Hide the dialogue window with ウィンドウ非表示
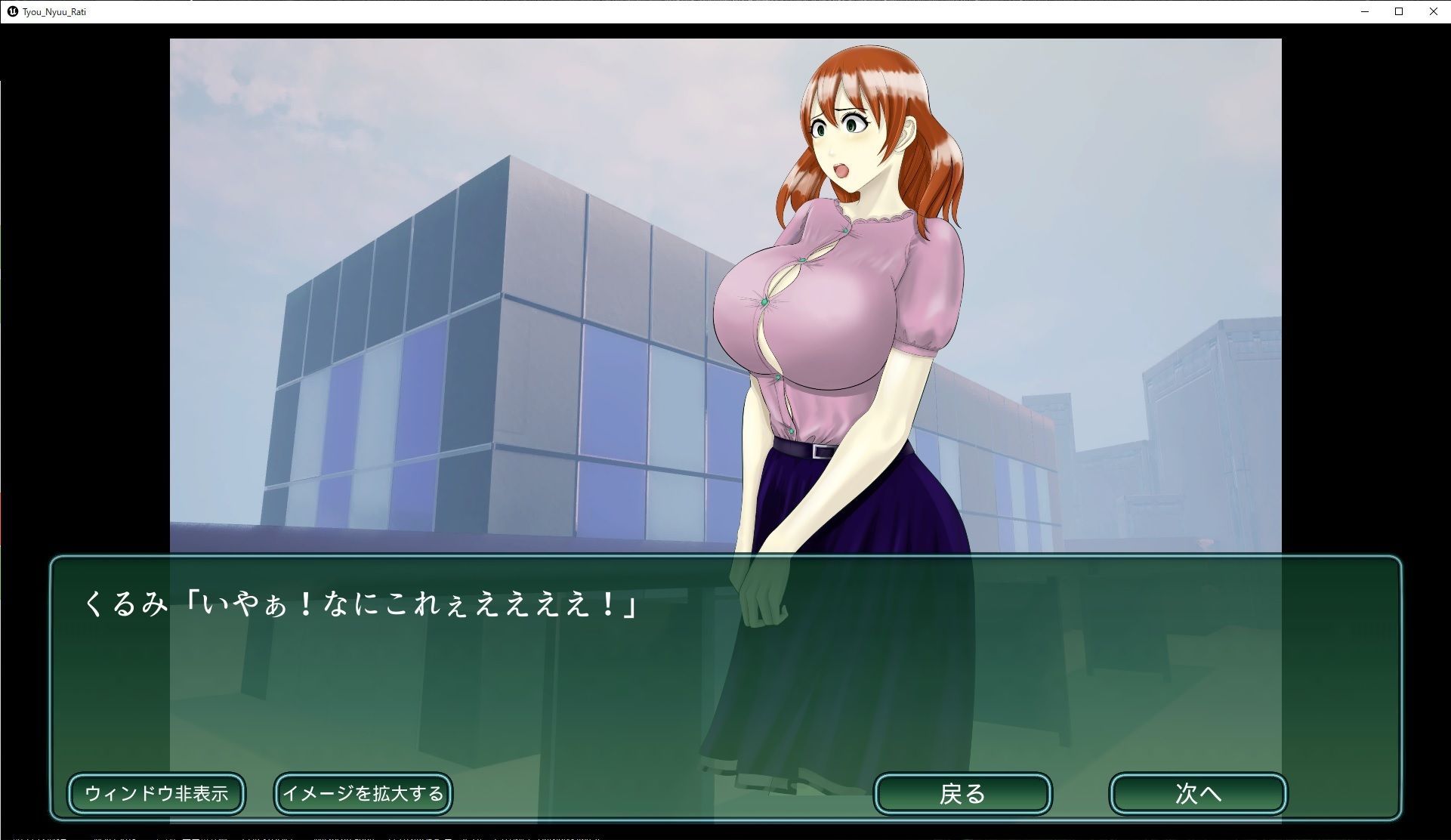The image size is (1451, 840). [x=156, y=793]
